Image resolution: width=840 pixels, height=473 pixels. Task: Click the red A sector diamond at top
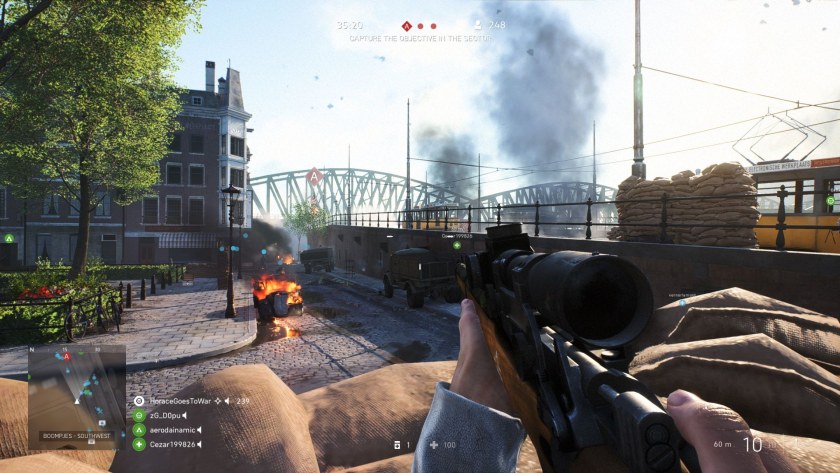pos(407,26)
